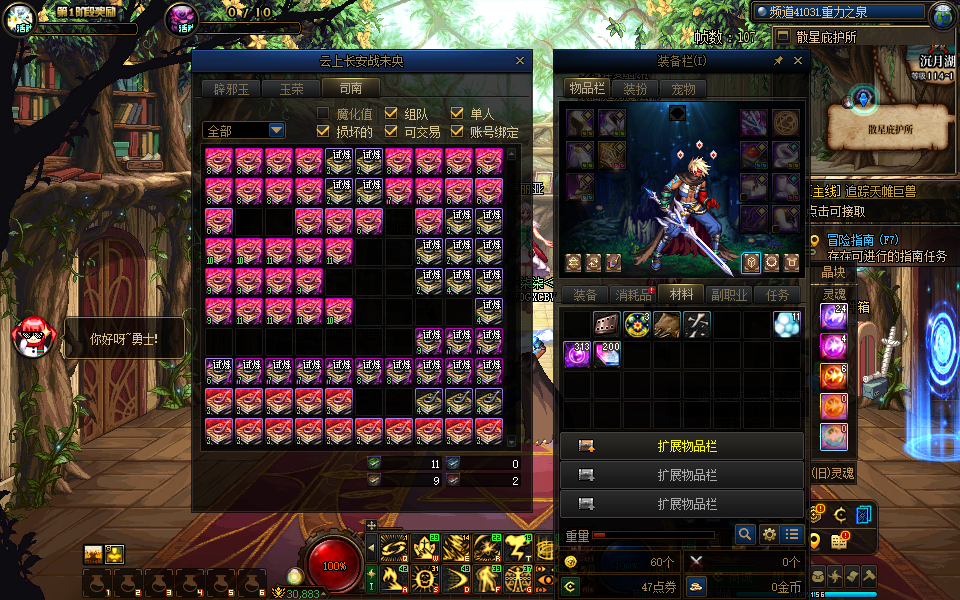Open the inventory search magnifier

point(744,535)
